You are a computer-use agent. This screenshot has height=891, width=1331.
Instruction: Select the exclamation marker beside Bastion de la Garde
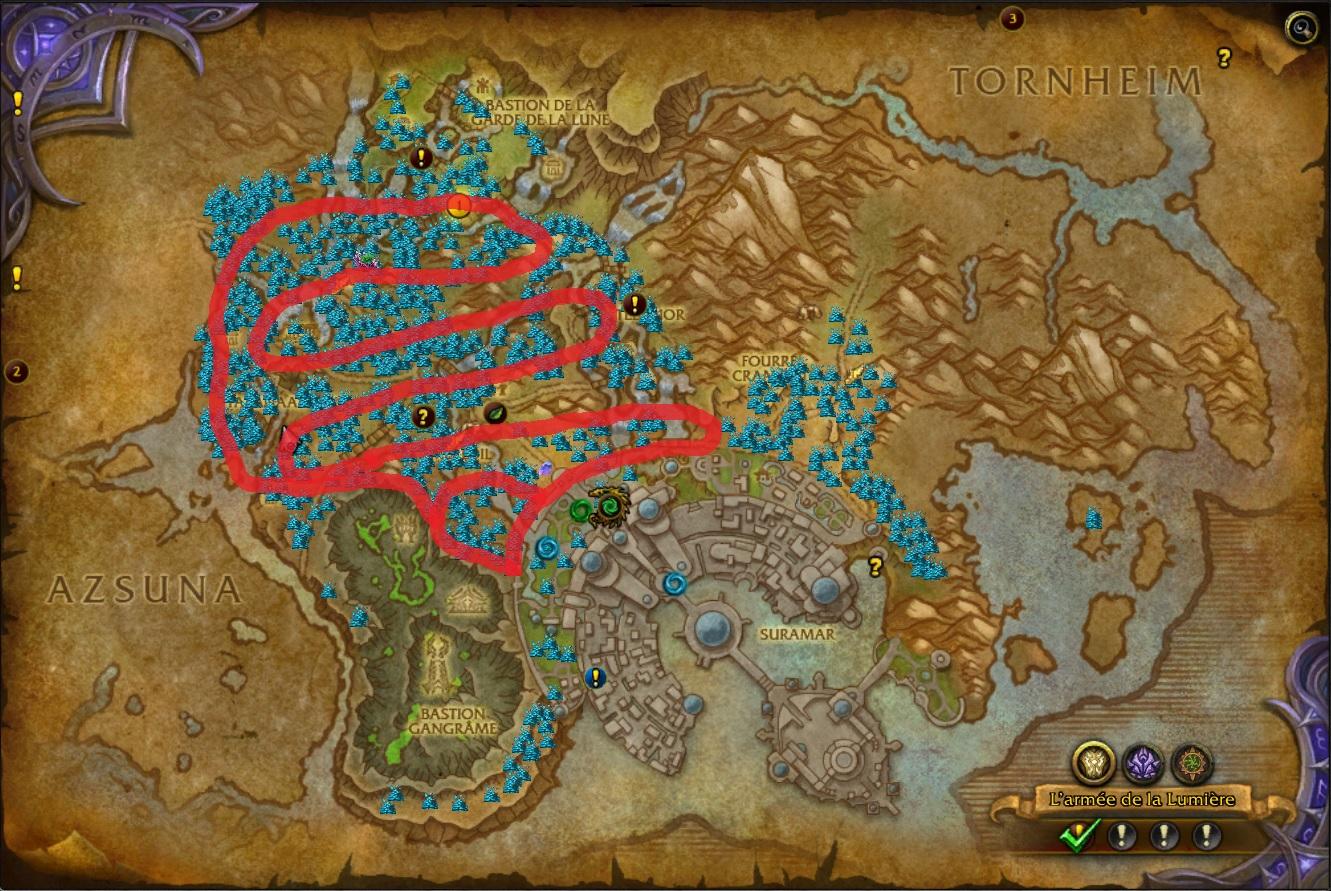[422, 157]
